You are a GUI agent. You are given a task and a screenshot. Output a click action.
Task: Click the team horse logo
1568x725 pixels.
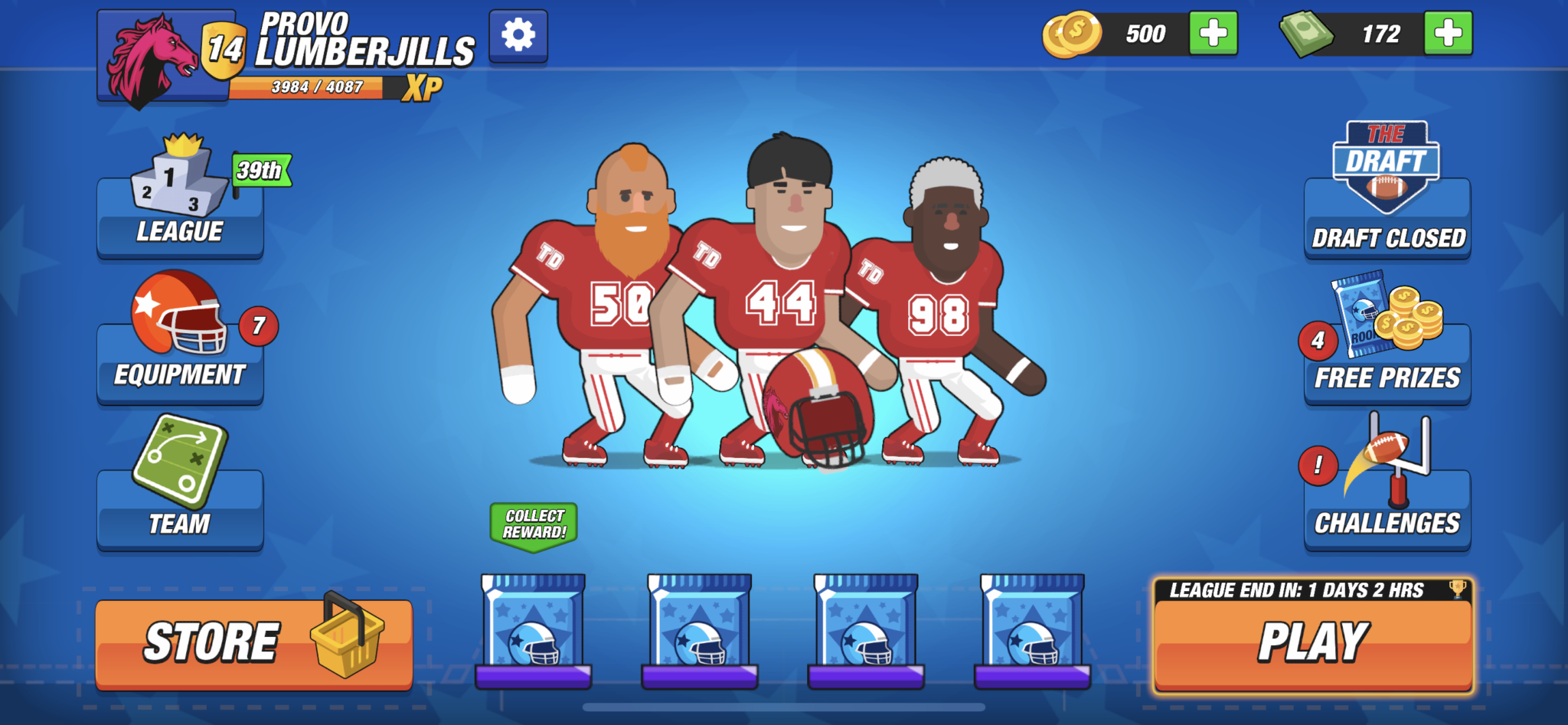coord(152,54)
